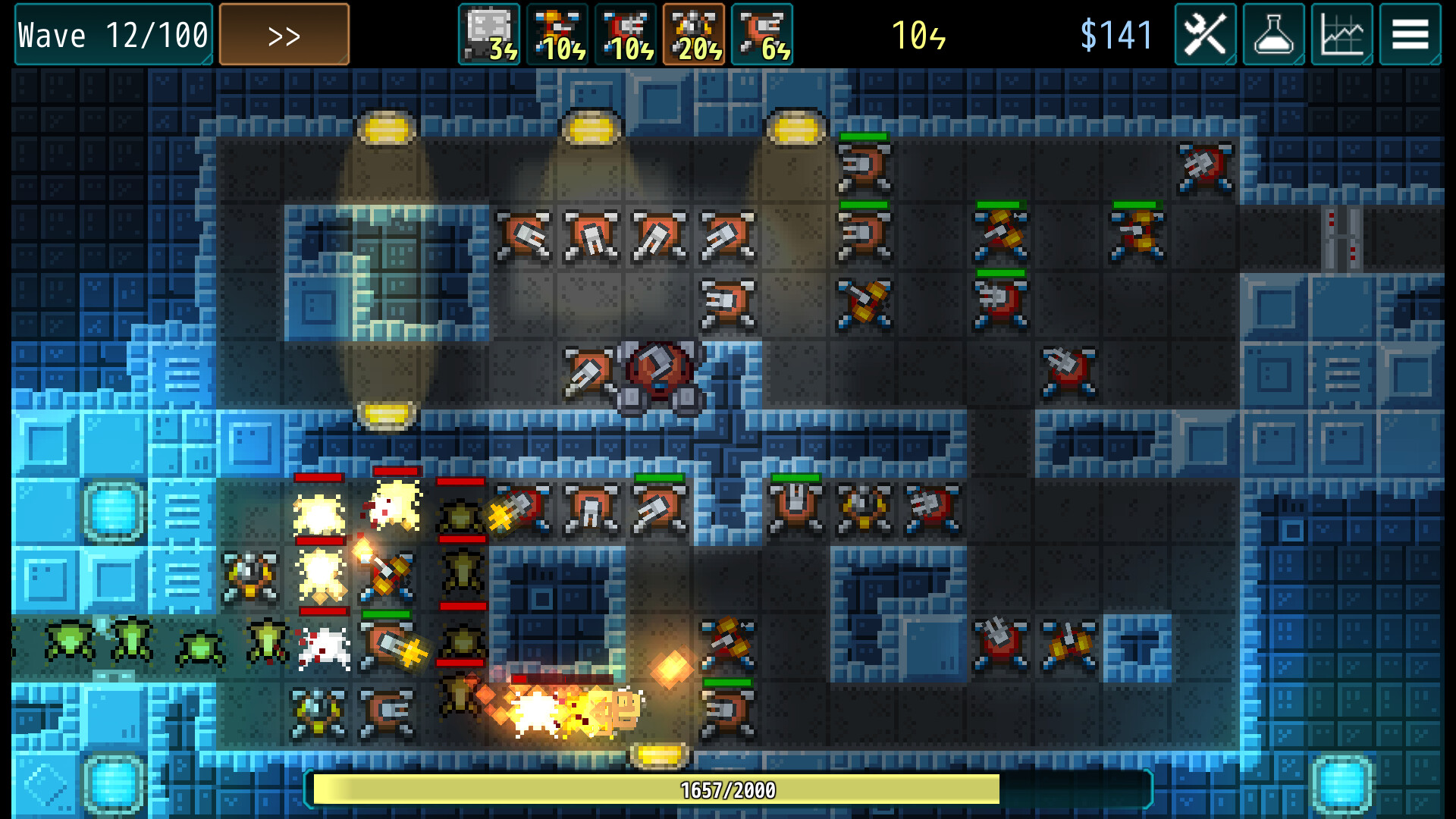The image size is (1456, 819).
Task: Deselect the highlighted 20-cost turret
Action: [x=694, y=33]
